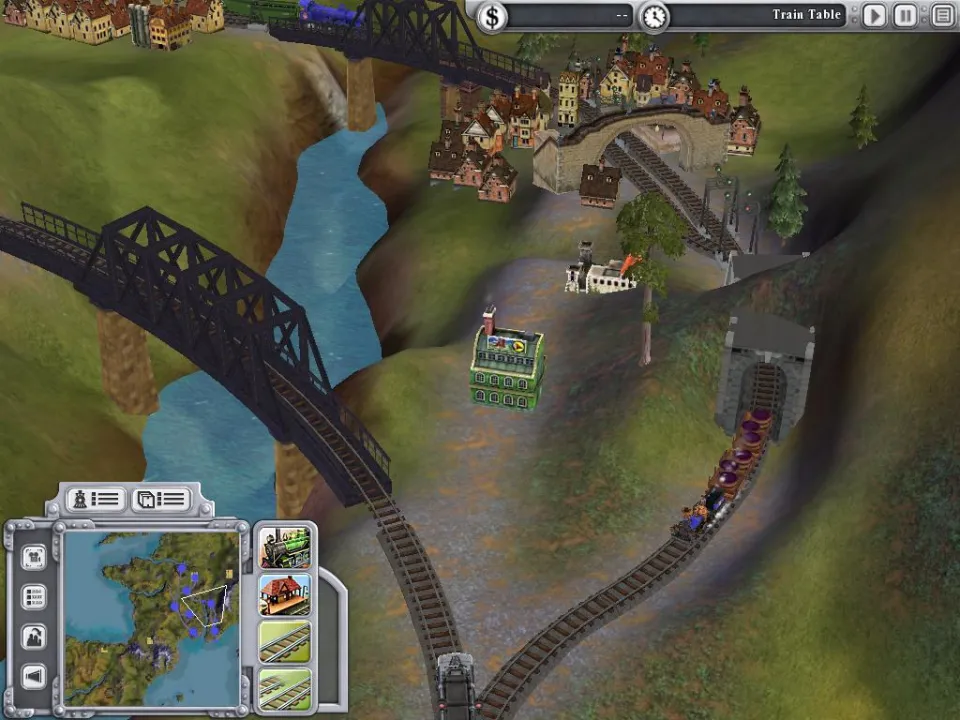Click the dollar sign finances icon
The height and width of the screenshot is (720, 960).
(x=491, y=16)
